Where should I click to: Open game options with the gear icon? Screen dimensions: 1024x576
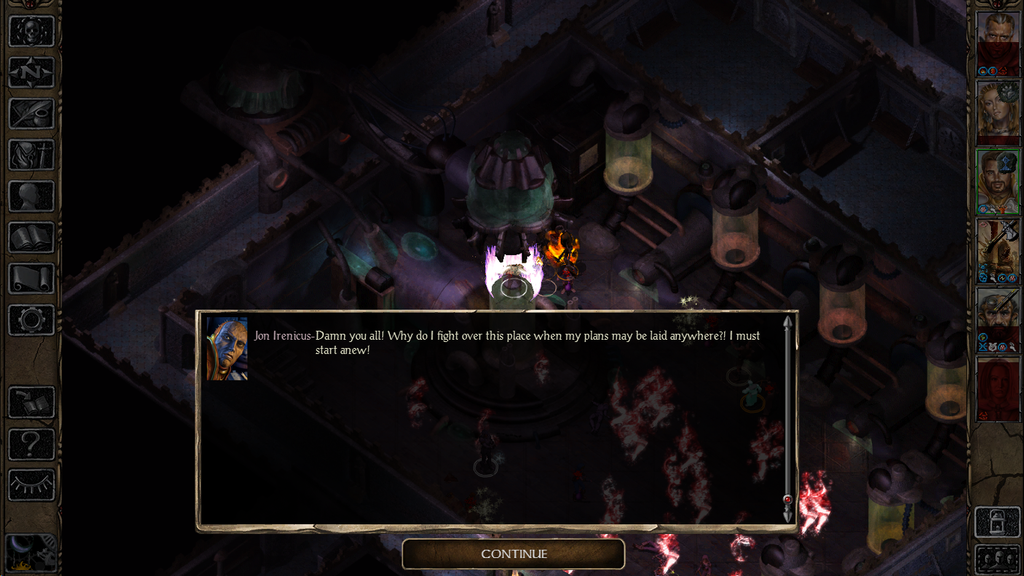point(31,320)
